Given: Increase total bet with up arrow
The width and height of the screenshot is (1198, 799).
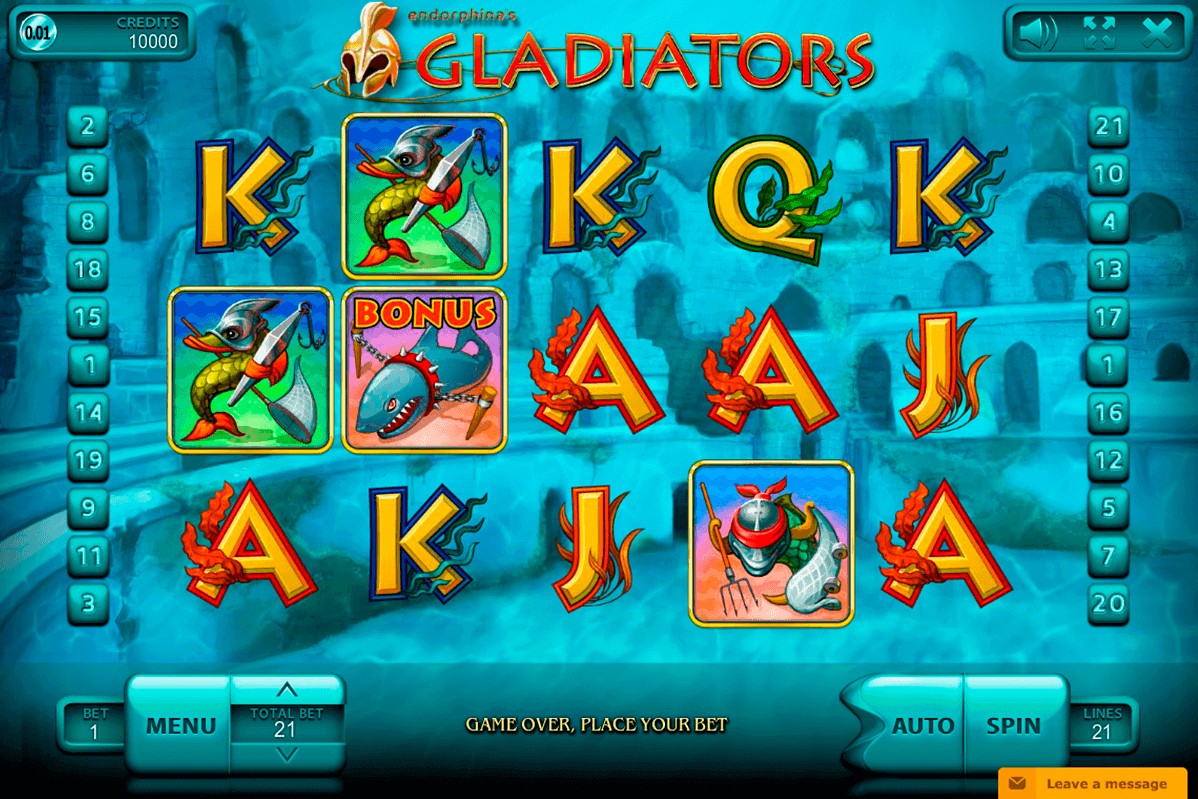Looking at the screenshot, I should [x=286, y=690].
